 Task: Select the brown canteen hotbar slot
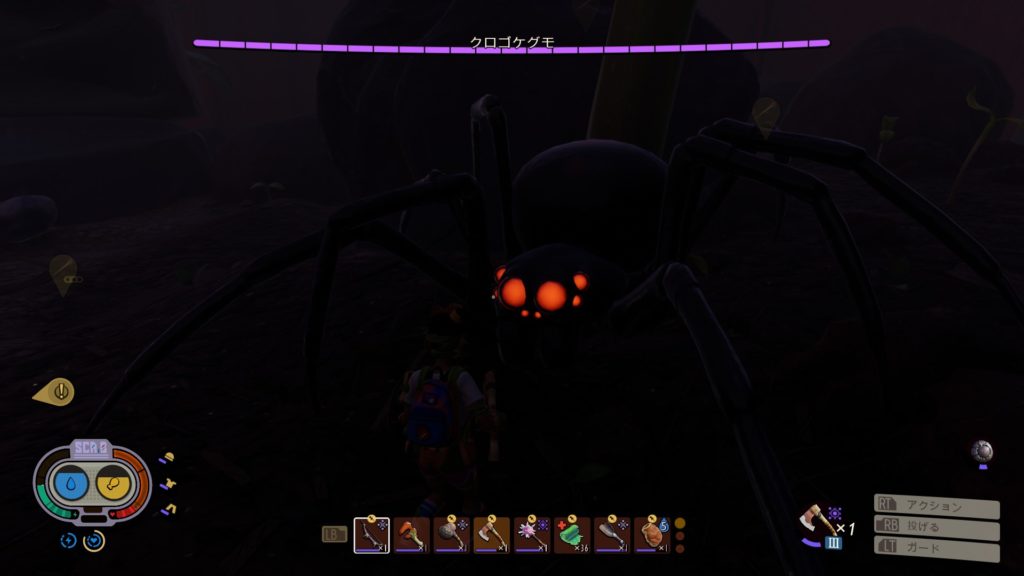coord(651,535)
